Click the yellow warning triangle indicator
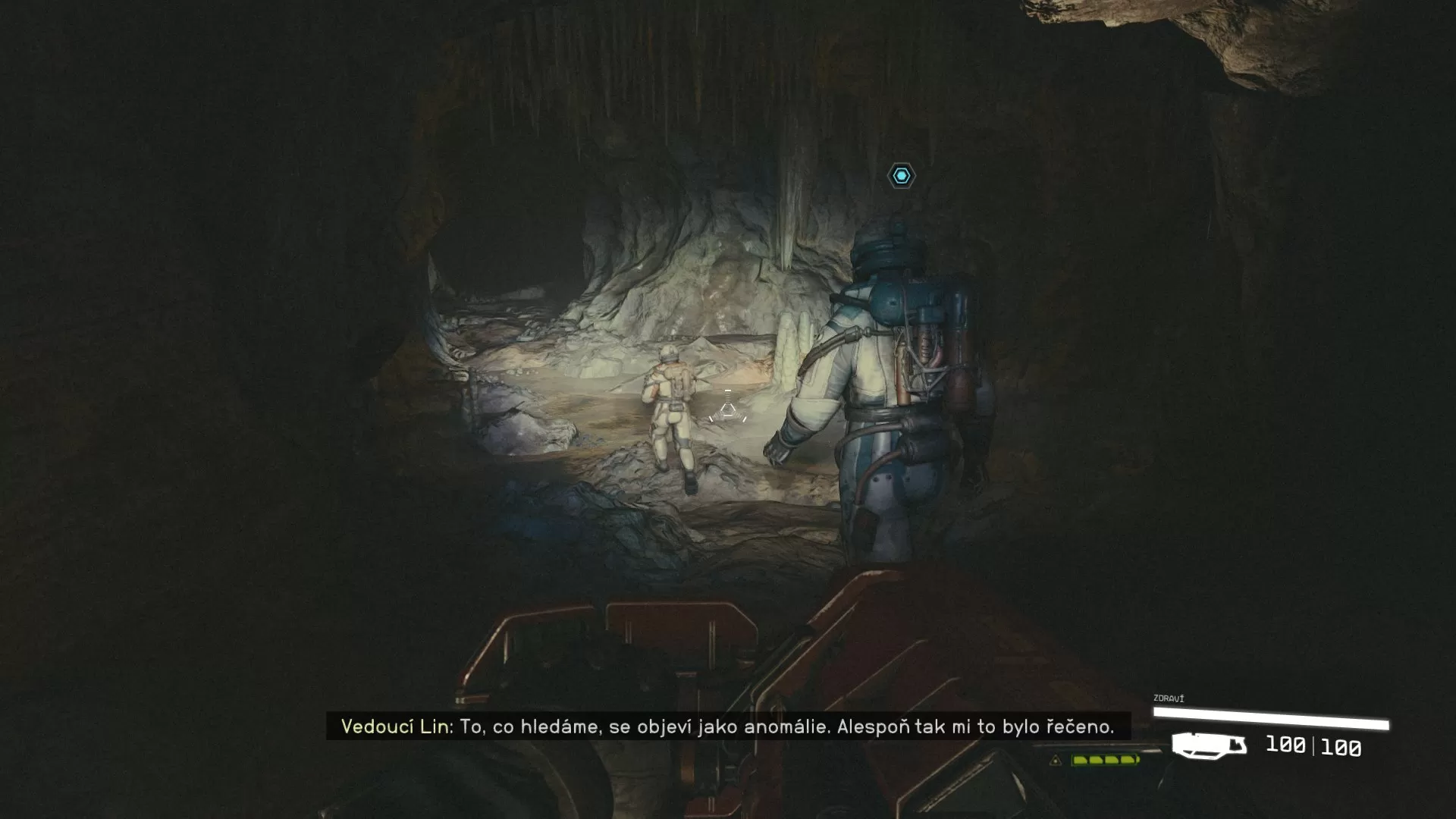Image resolution: width=1456 pixels, height=819 pixels. point(1056,760)
